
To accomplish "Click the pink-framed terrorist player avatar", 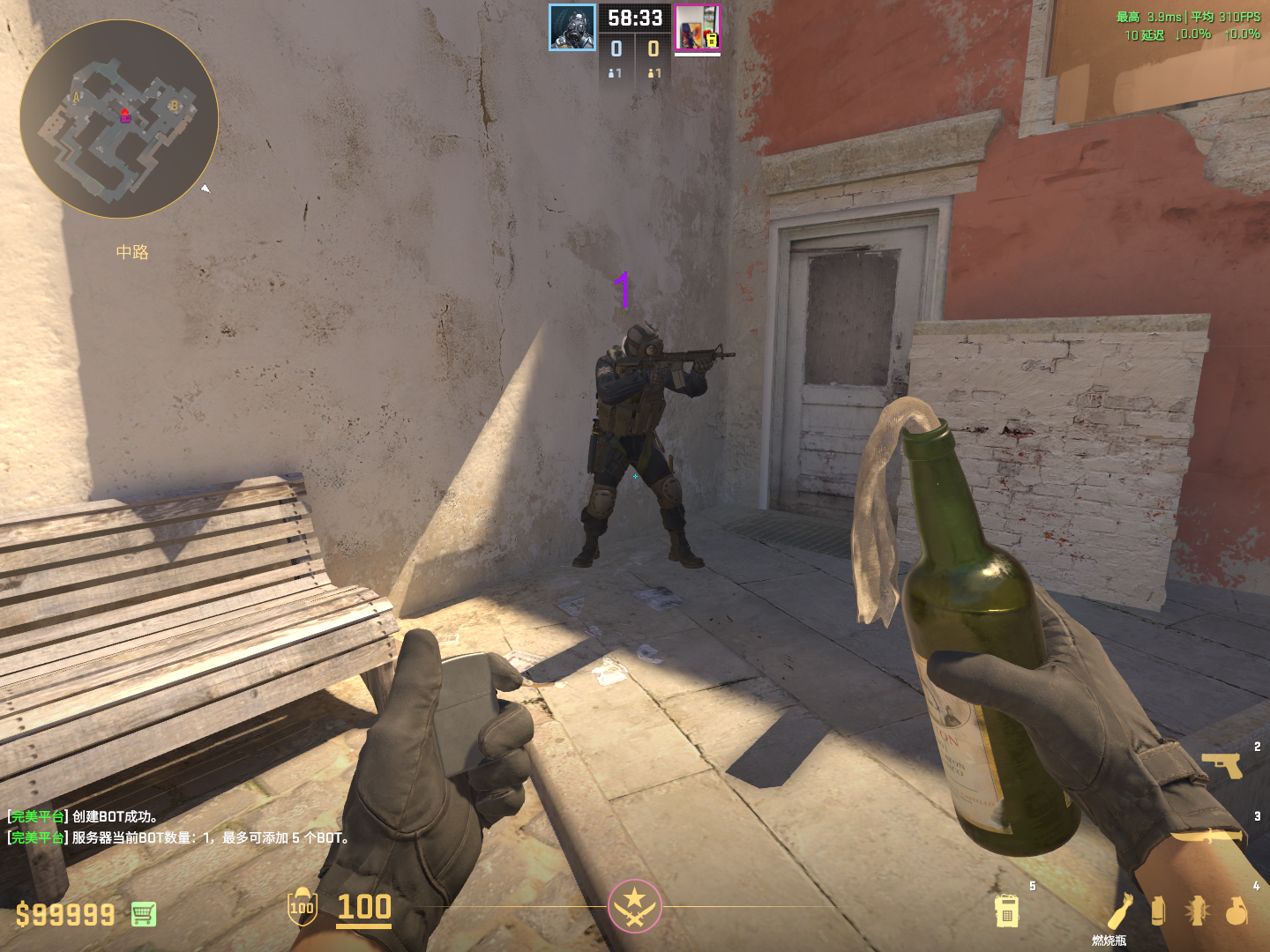I will coord(697,27).
